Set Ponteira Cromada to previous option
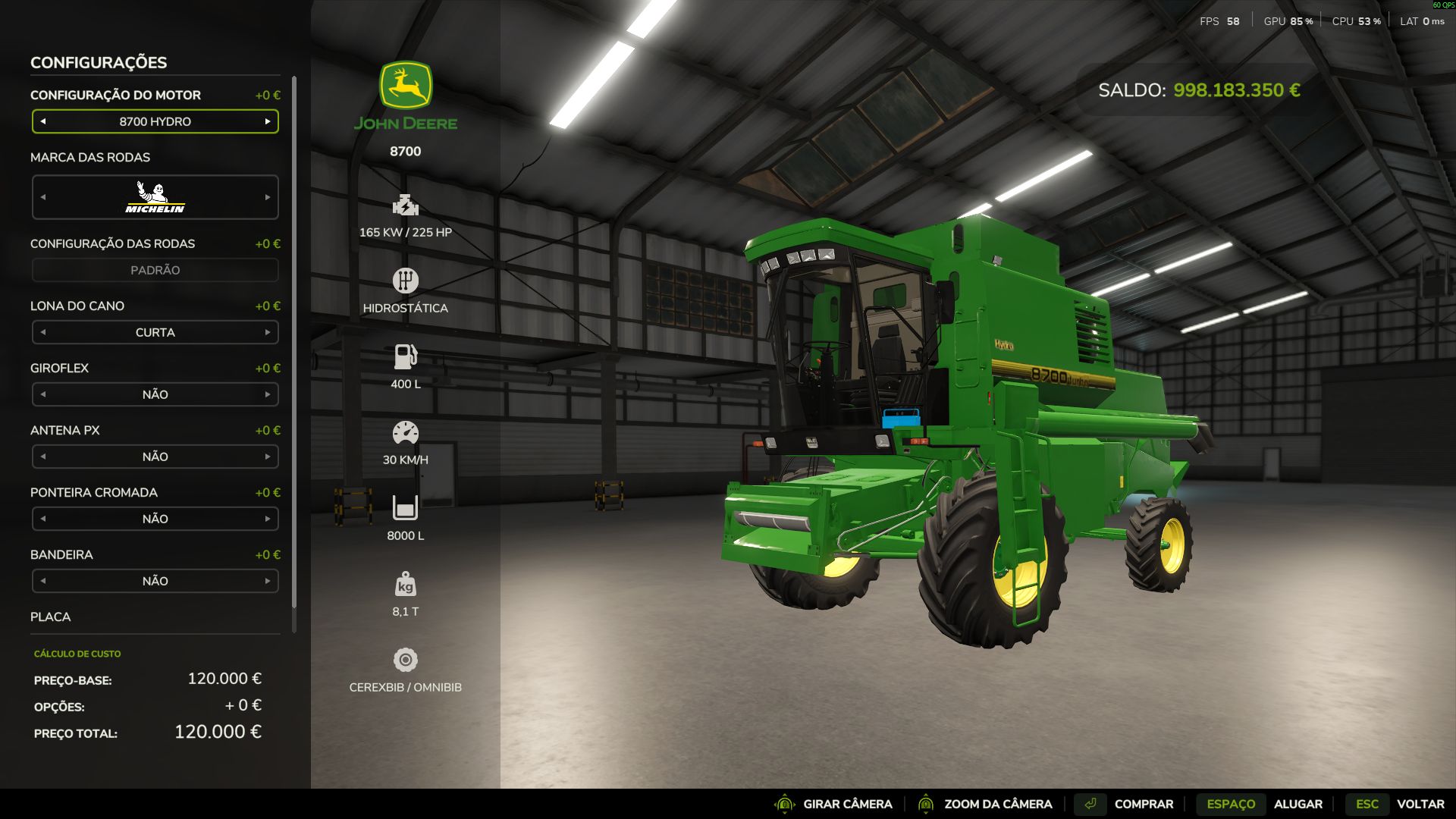This screenshot has height=819, width=1456. (43, 519)
